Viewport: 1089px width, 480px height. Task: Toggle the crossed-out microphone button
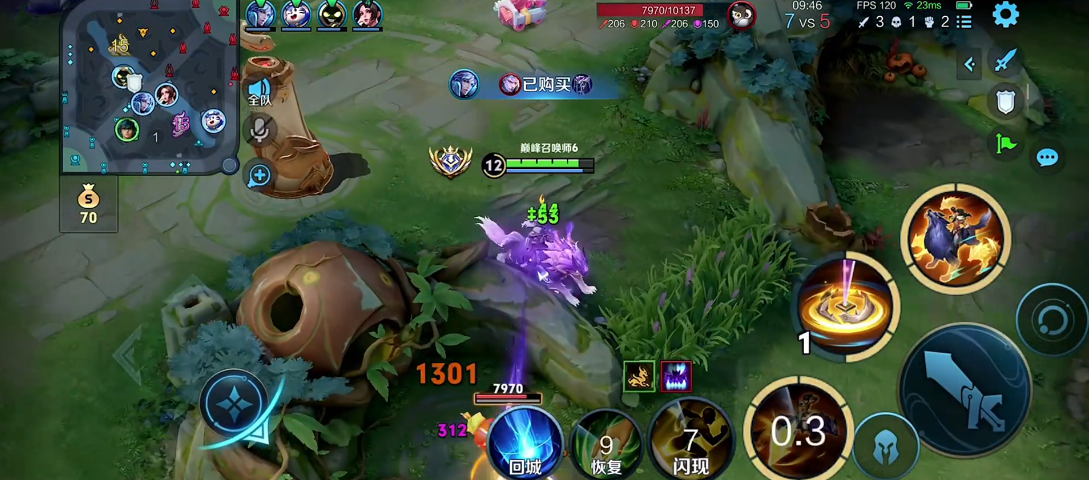[259, 129]
